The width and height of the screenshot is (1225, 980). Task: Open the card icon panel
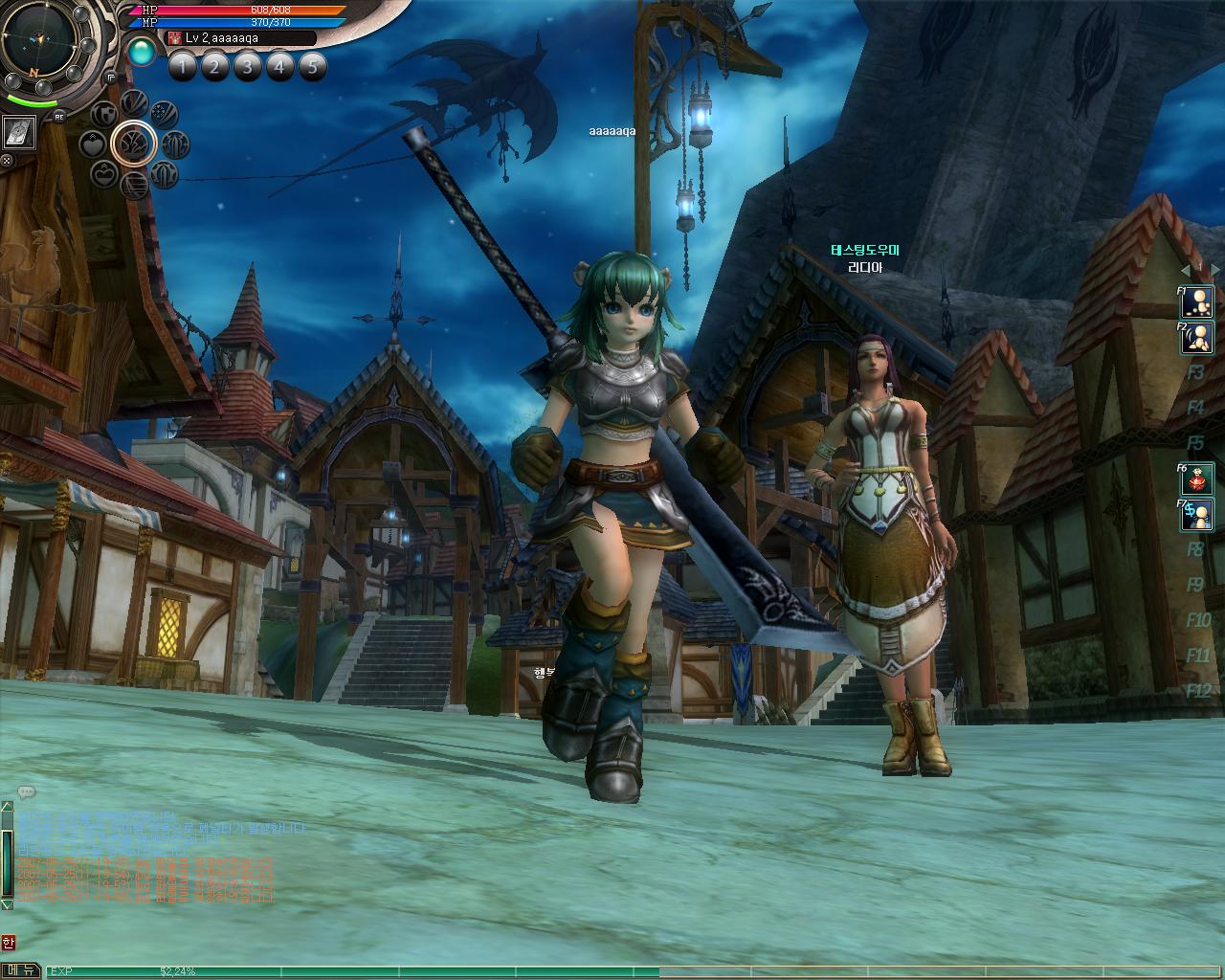pyautogui.click(x=19, y=132)
